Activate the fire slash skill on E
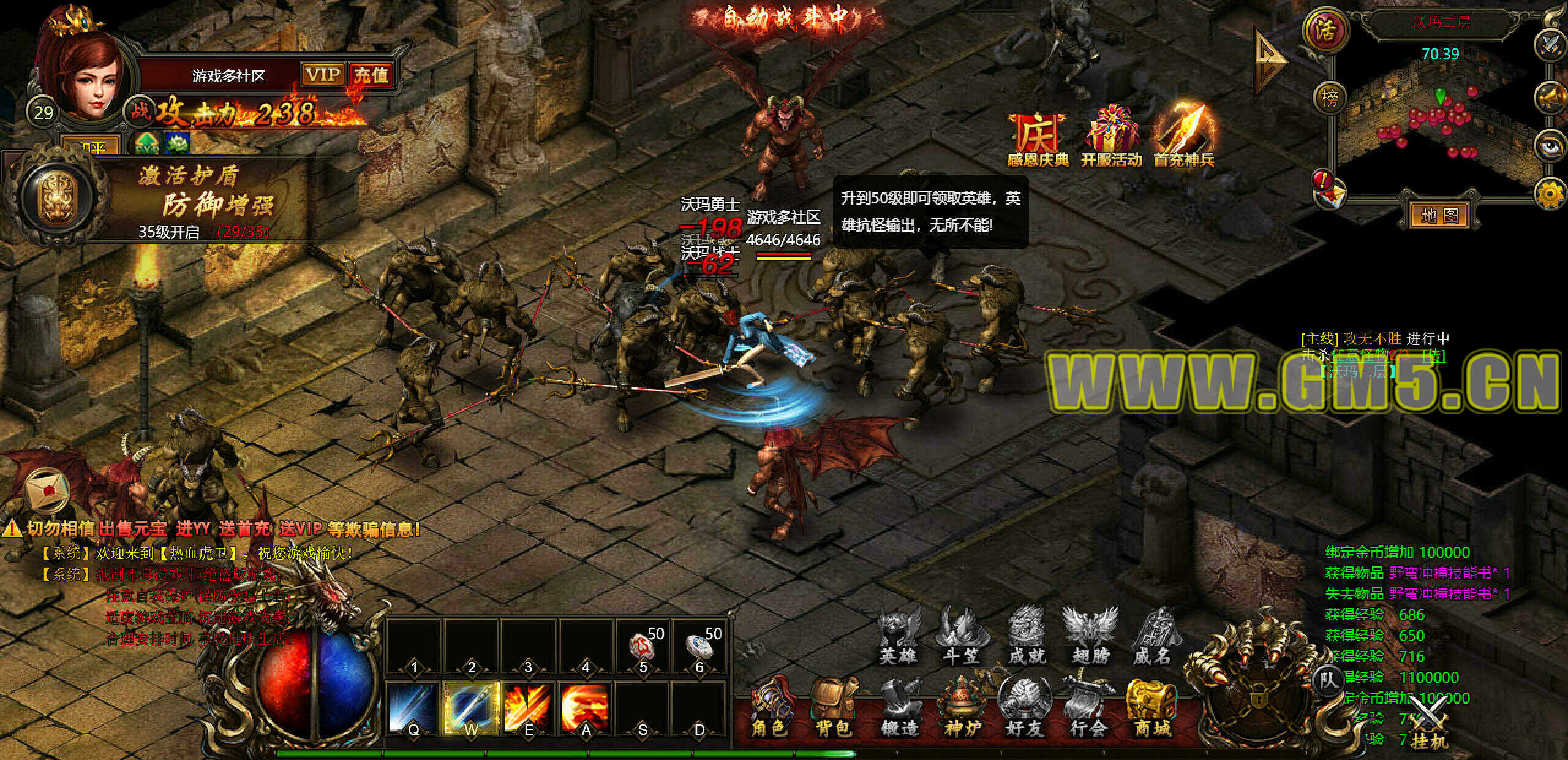Viewport: 1568px width, 760px height. (x=527, y=707)
